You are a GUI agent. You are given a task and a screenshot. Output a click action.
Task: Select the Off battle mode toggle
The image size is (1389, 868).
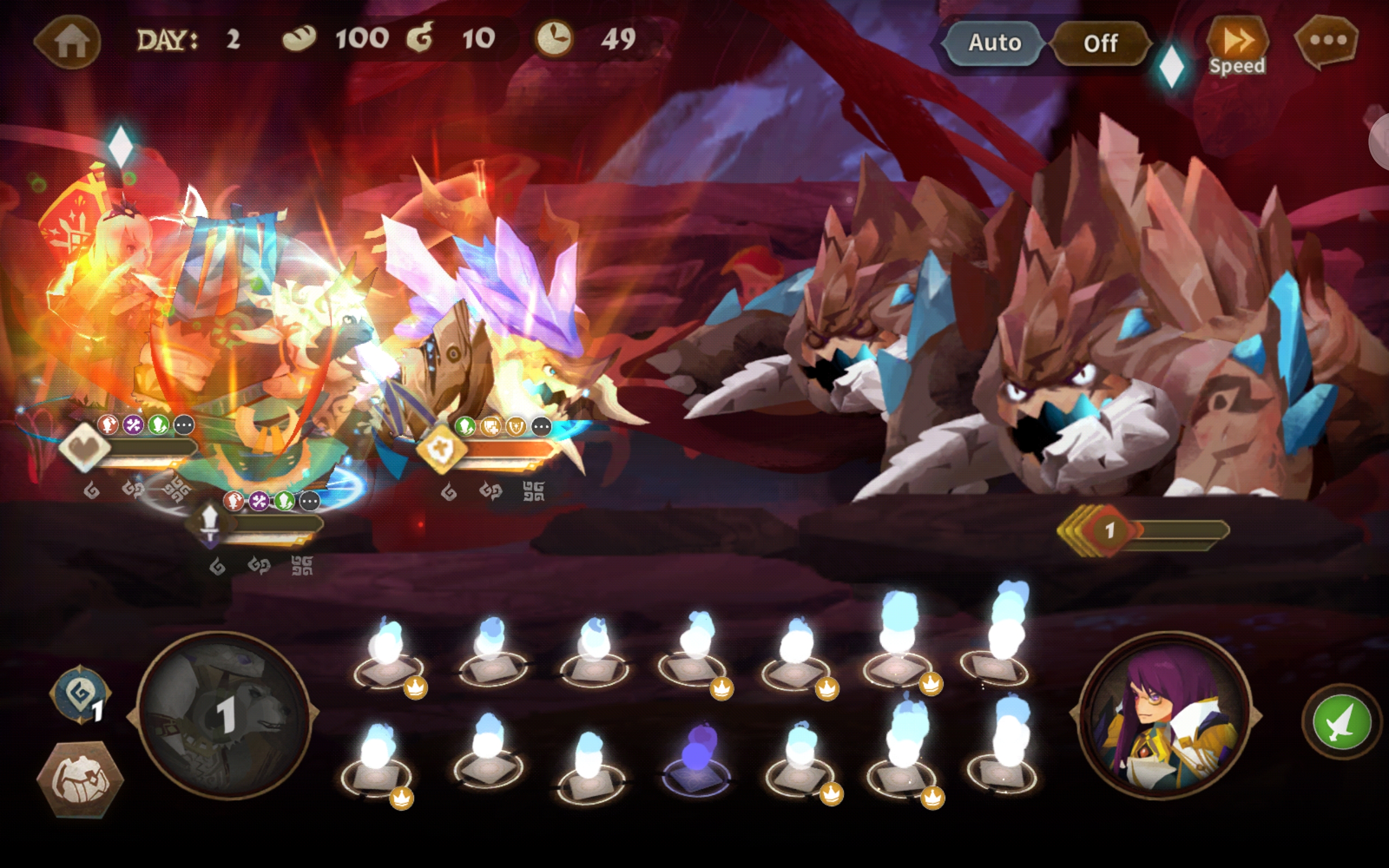1100,43
